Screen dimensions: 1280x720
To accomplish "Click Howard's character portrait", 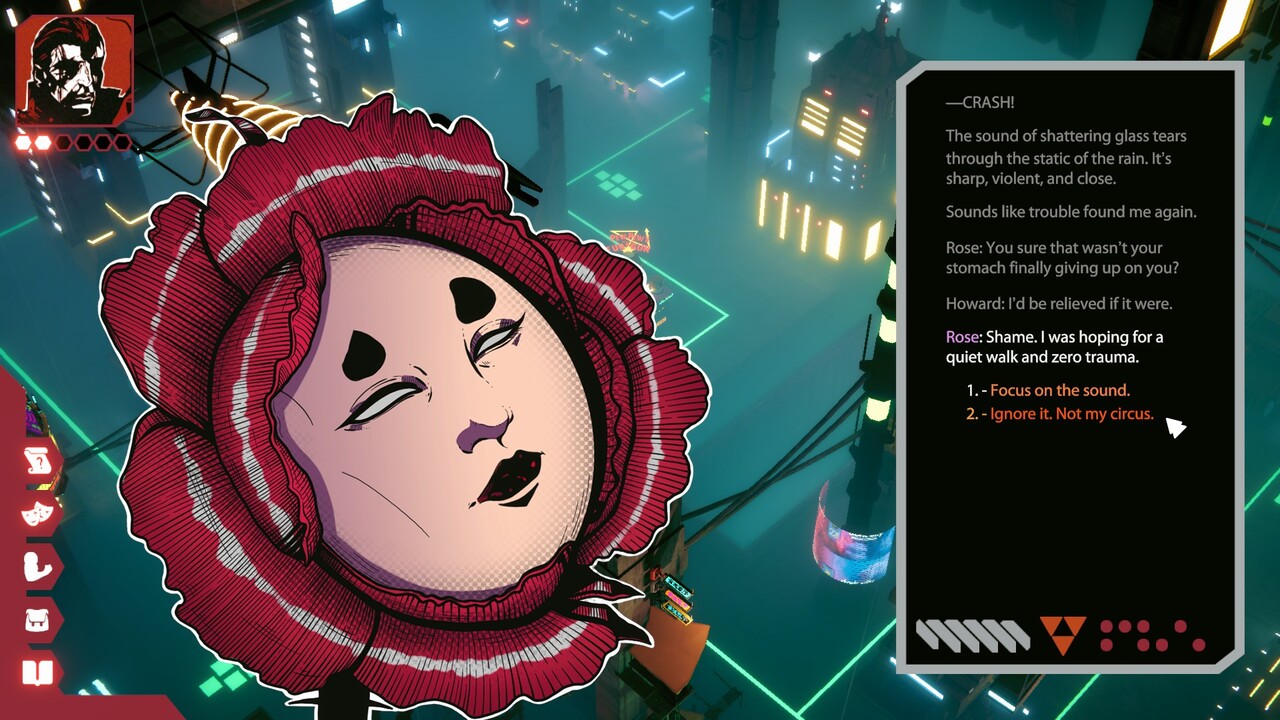I will click(x=74, y=70).
